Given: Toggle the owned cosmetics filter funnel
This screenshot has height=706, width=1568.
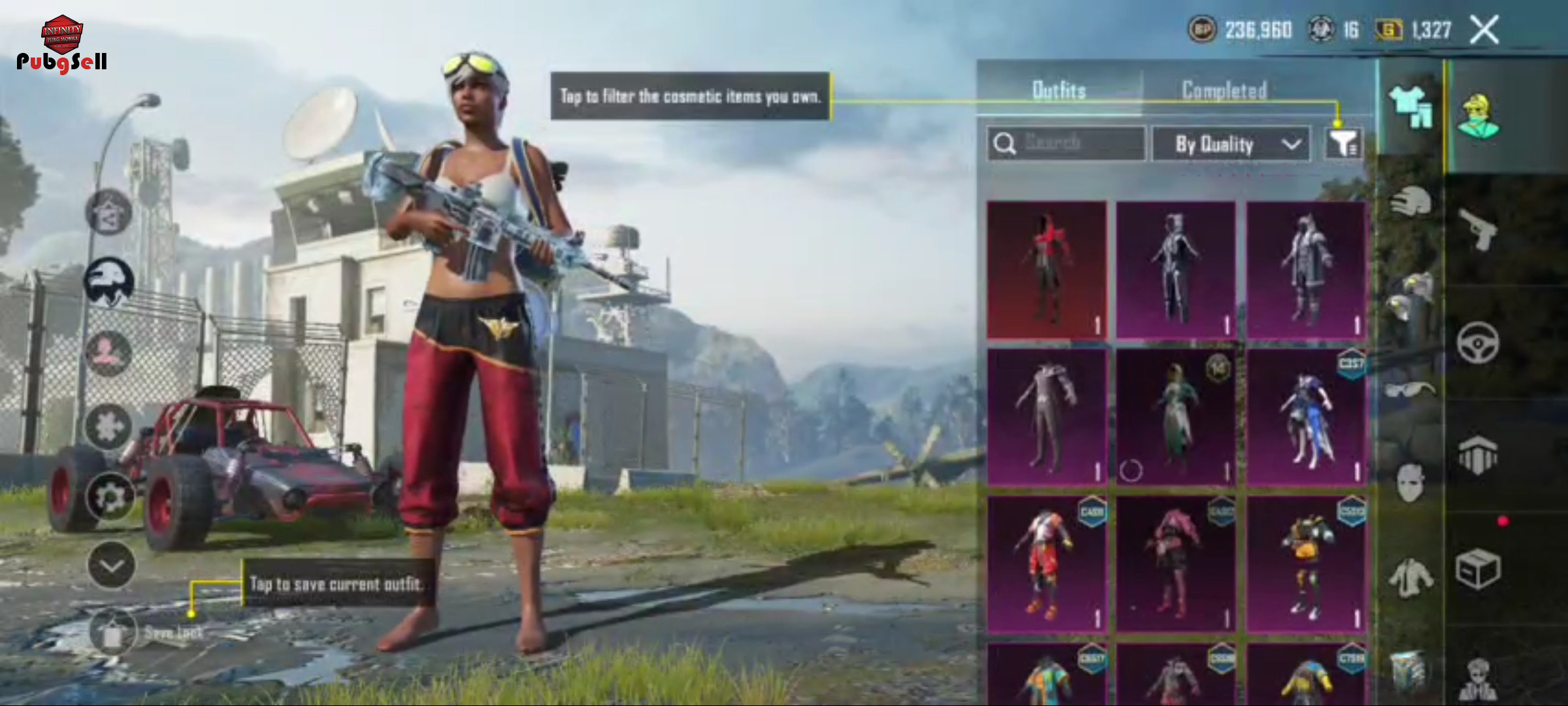Looking at the screenshot, I should [1343, 143].
